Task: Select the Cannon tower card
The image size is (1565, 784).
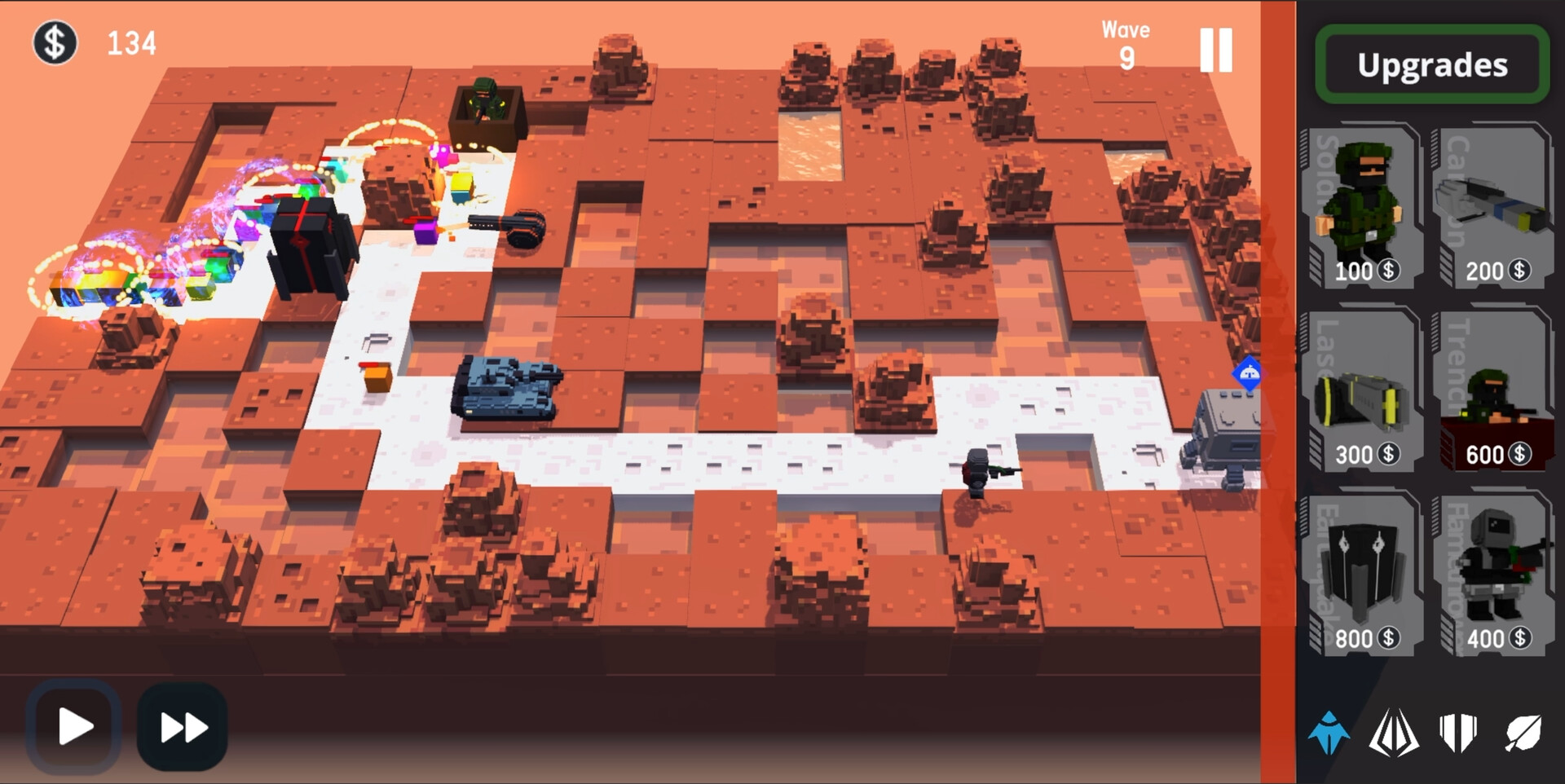Action: [1495, 204]
